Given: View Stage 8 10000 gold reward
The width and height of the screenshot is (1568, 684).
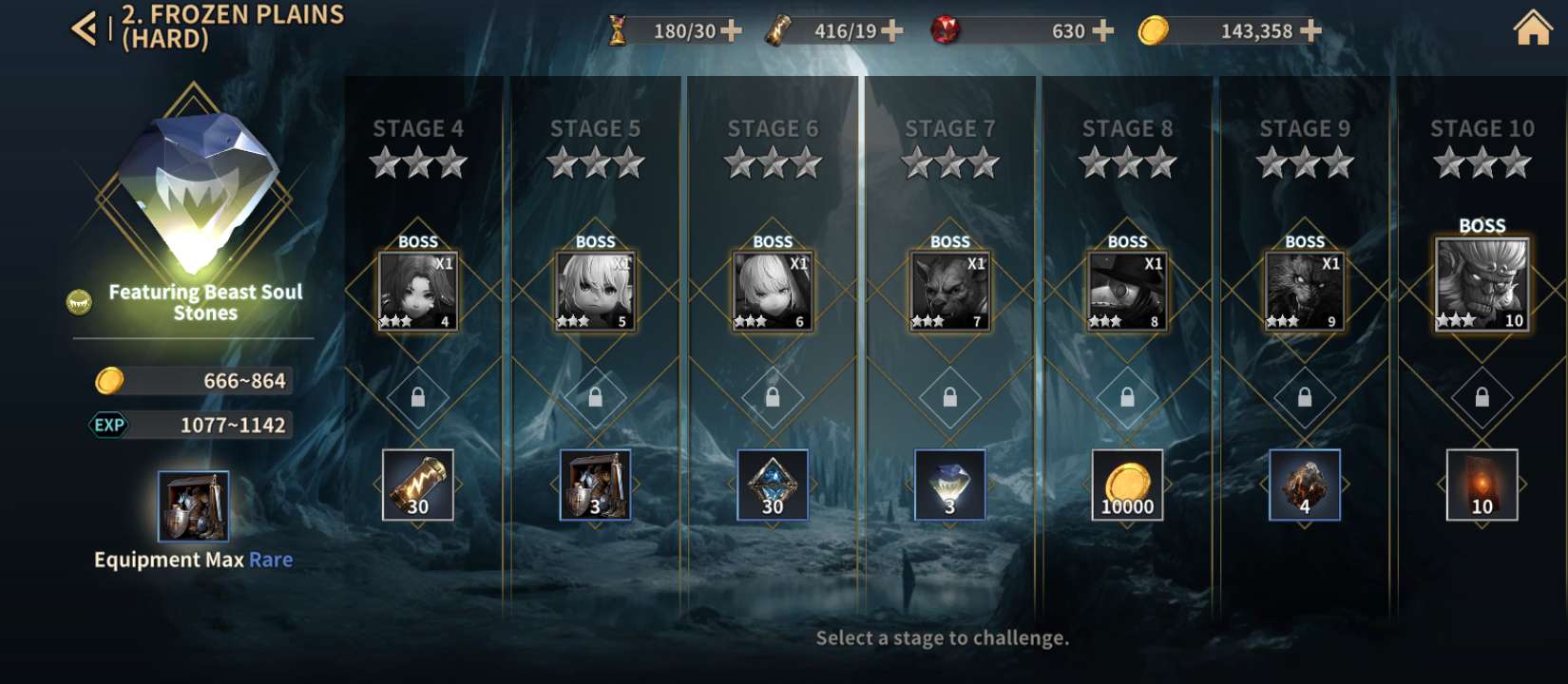Looking at the screenshot, I should pyautogui.click(x=1127, y=484).
